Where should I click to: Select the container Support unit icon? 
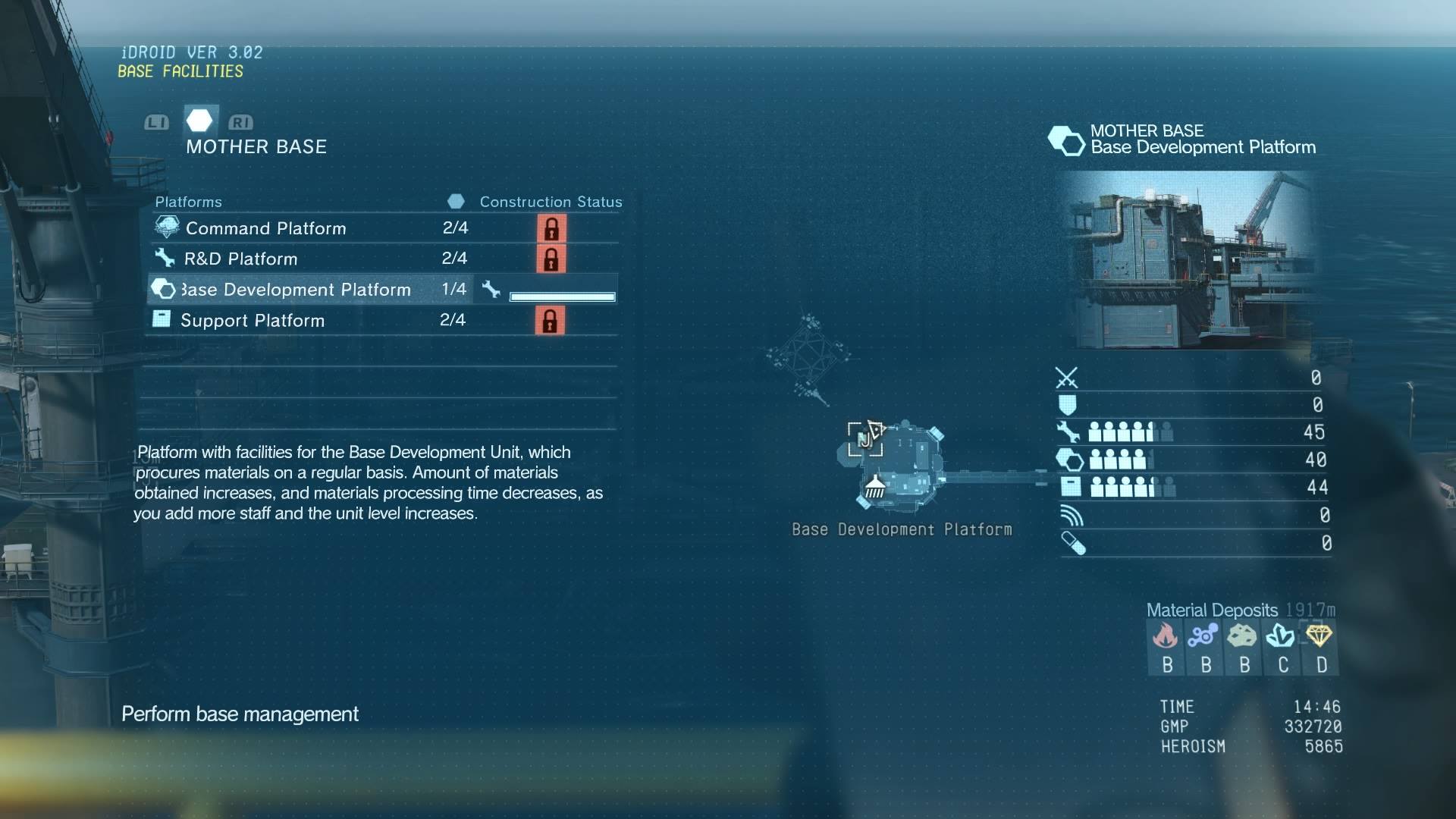[1072, 487]
